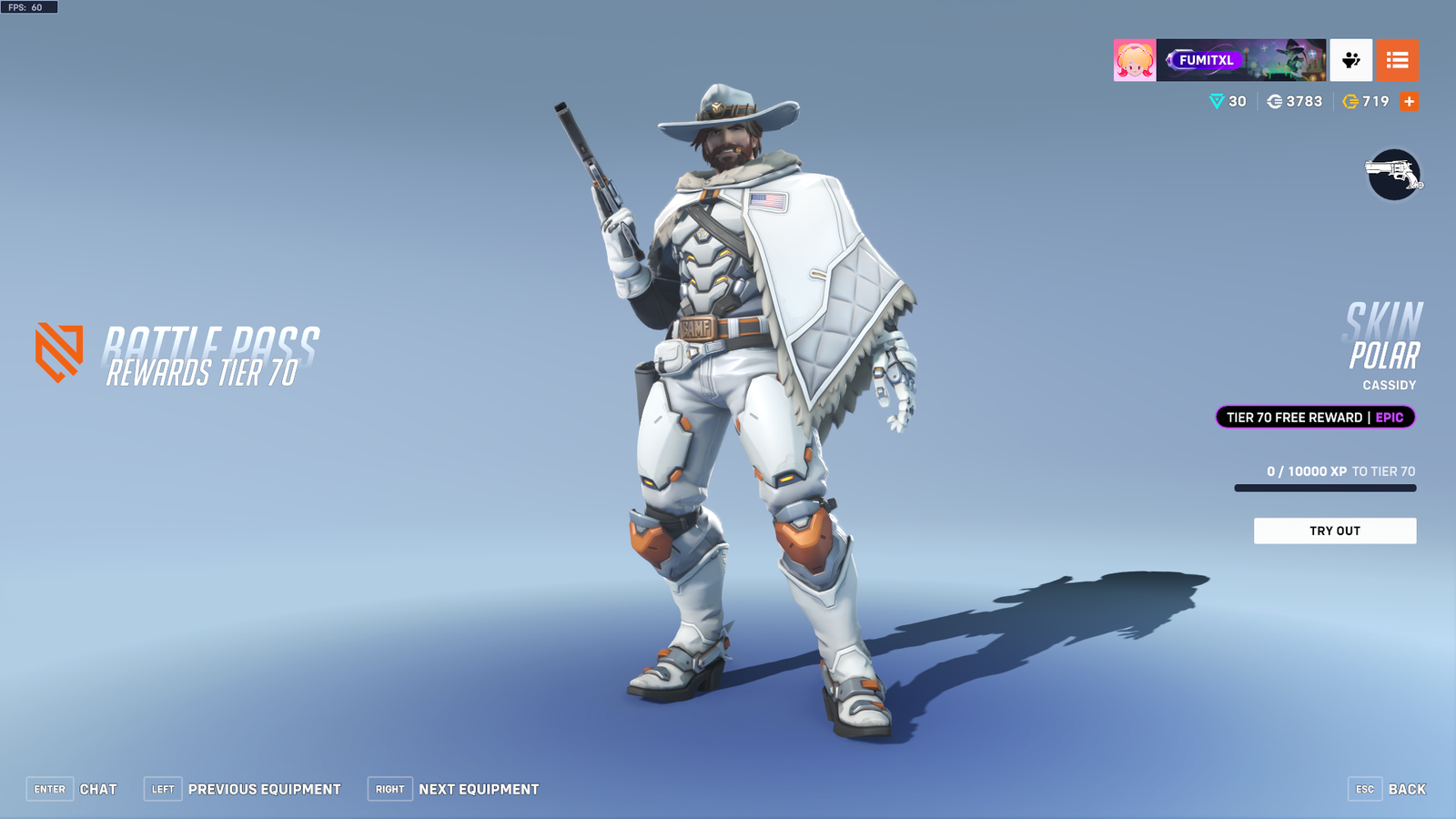The image size is (1456, 819).
Task: Click the gold competitive points icon
Action: [1349, 101]
